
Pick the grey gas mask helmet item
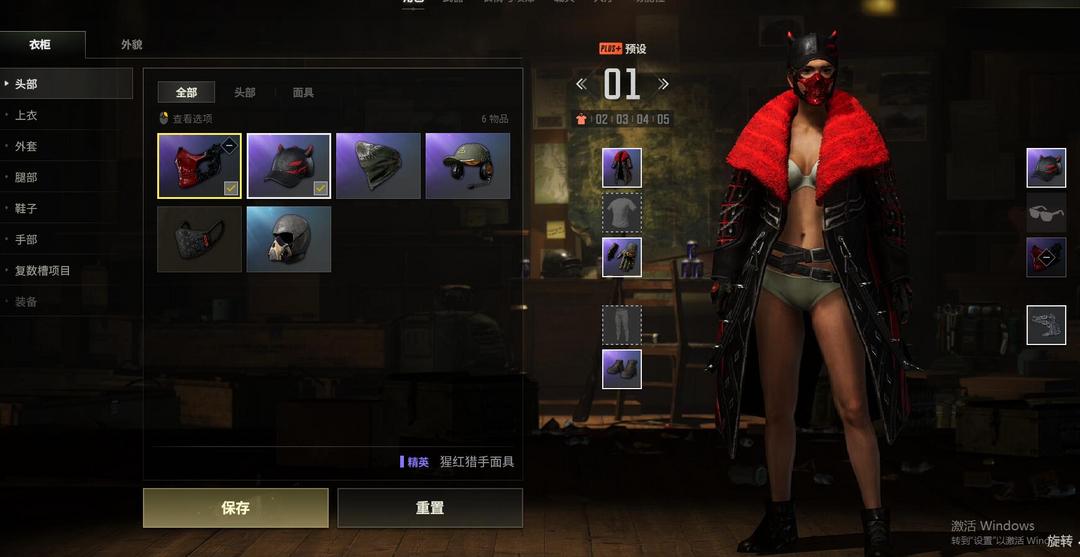pyautogui.click(x=289, y=239)
